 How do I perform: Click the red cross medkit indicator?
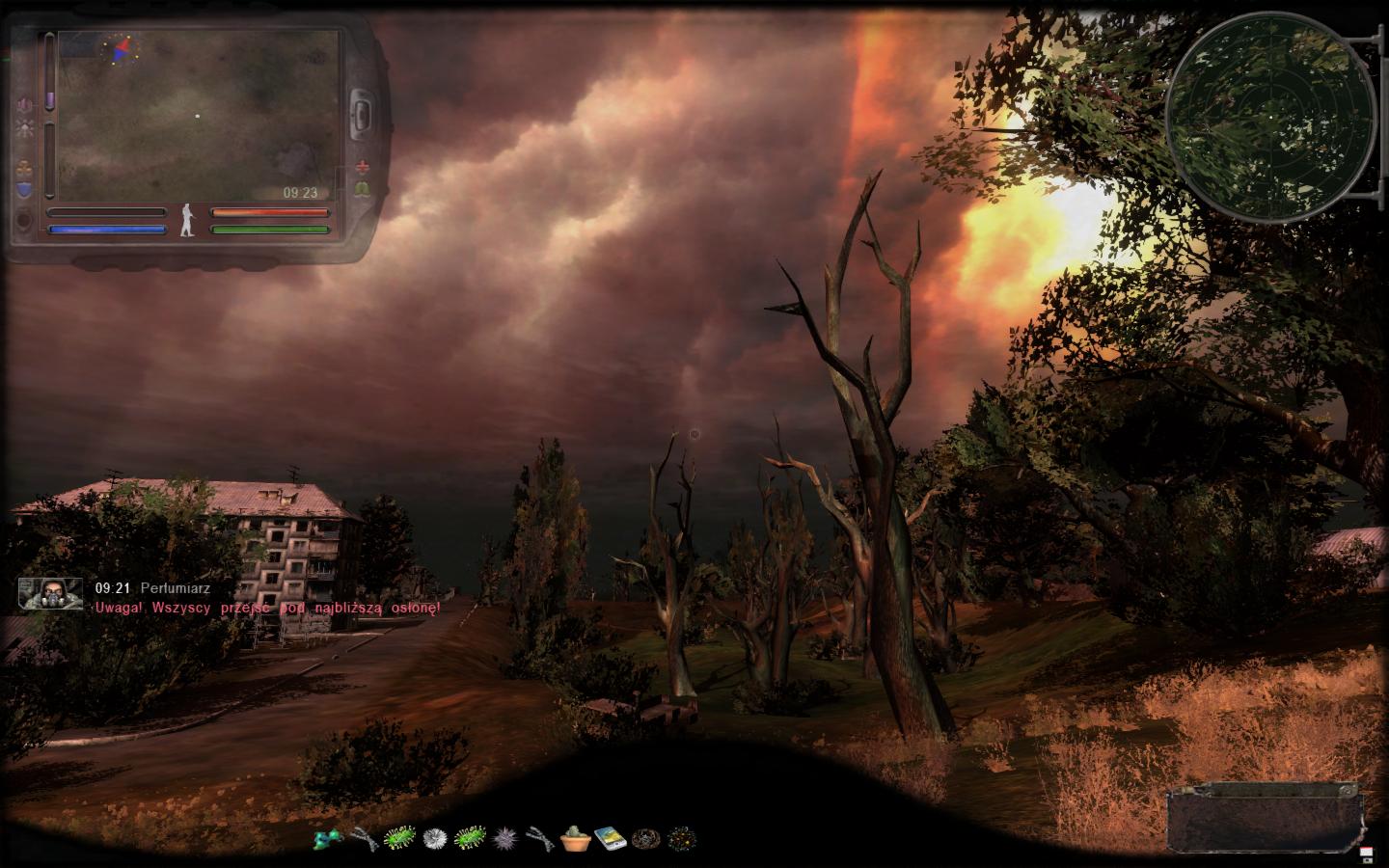[x=364, y=166]
